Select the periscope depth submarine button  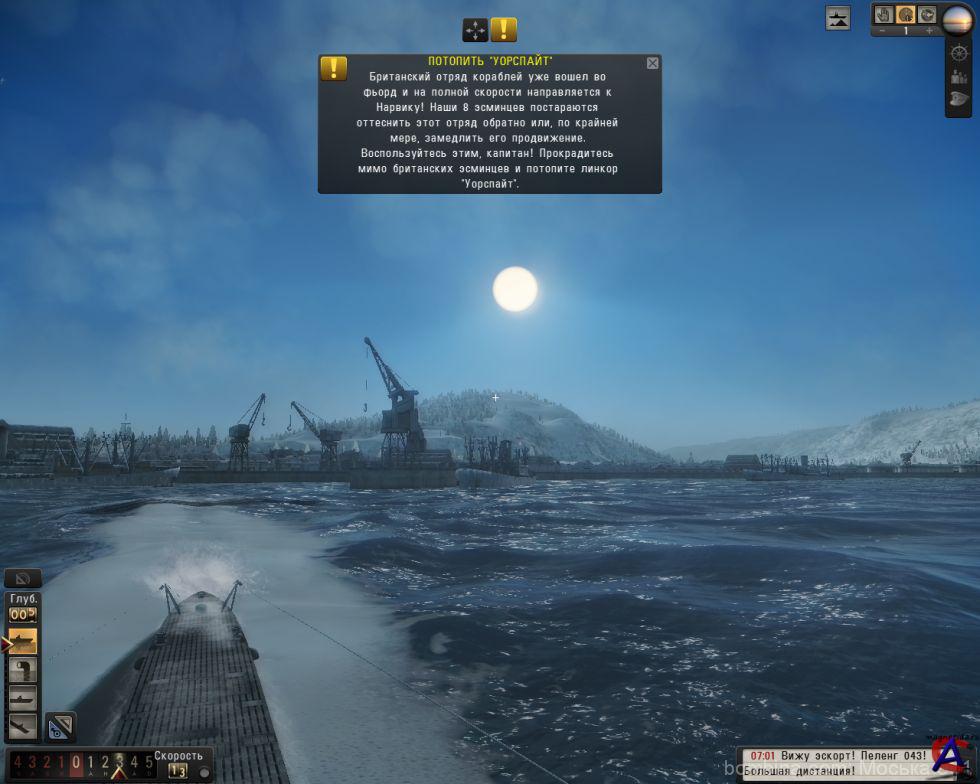point(22,698)
